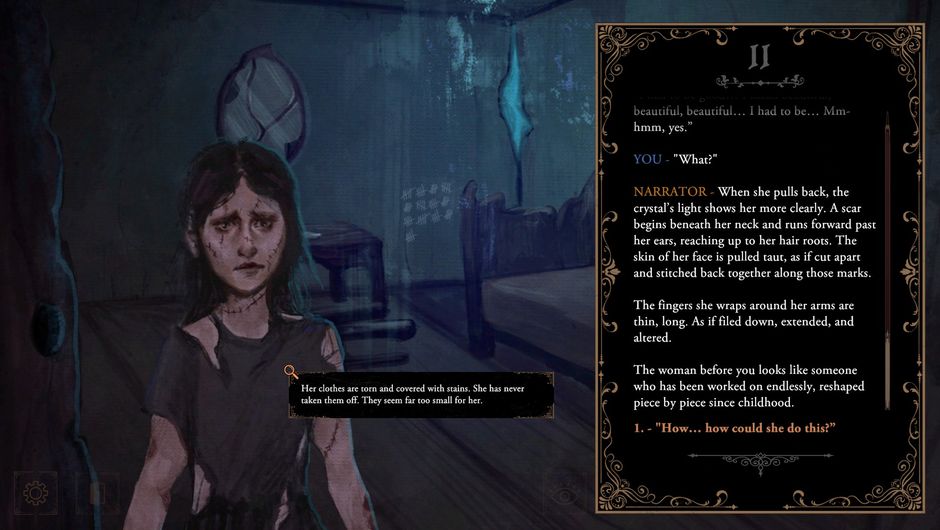Choose reply "How… how could she do this?"
Image resolution: width=940 pixels, height=530 pixels.
(x=734, y=429)
